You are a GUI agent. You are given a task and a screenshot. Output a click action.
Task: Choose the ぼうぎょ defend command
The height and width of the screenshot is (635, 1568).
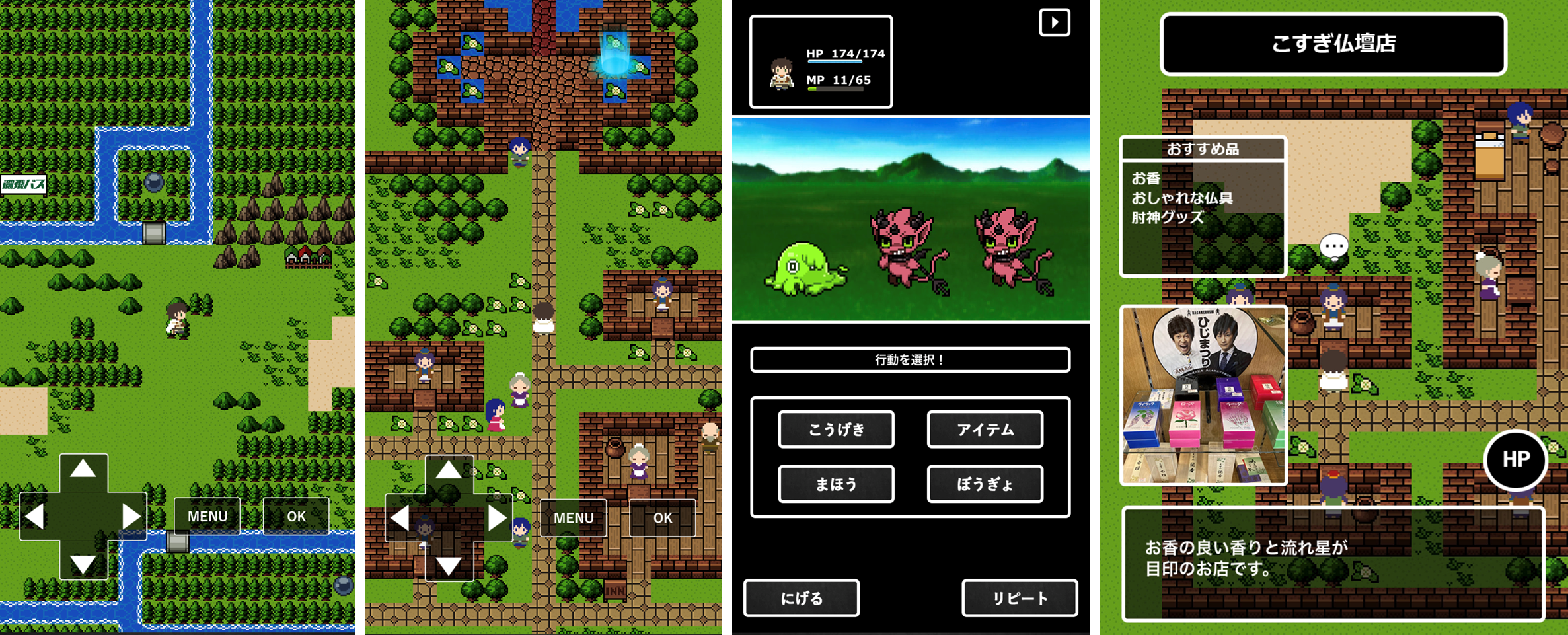point(985,484)
